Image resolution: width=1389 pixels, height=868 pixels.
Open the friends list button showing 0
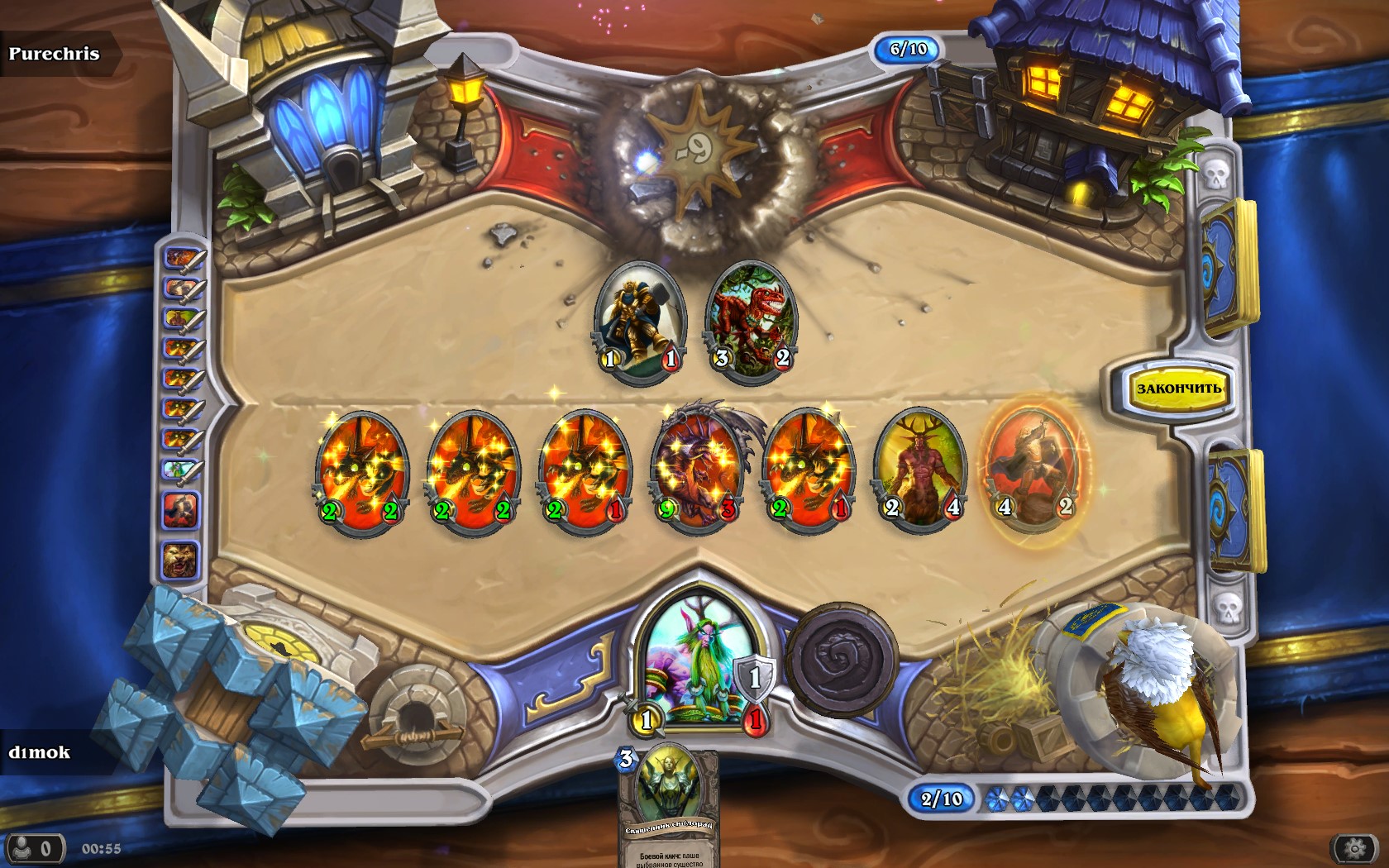pos(35,848)
